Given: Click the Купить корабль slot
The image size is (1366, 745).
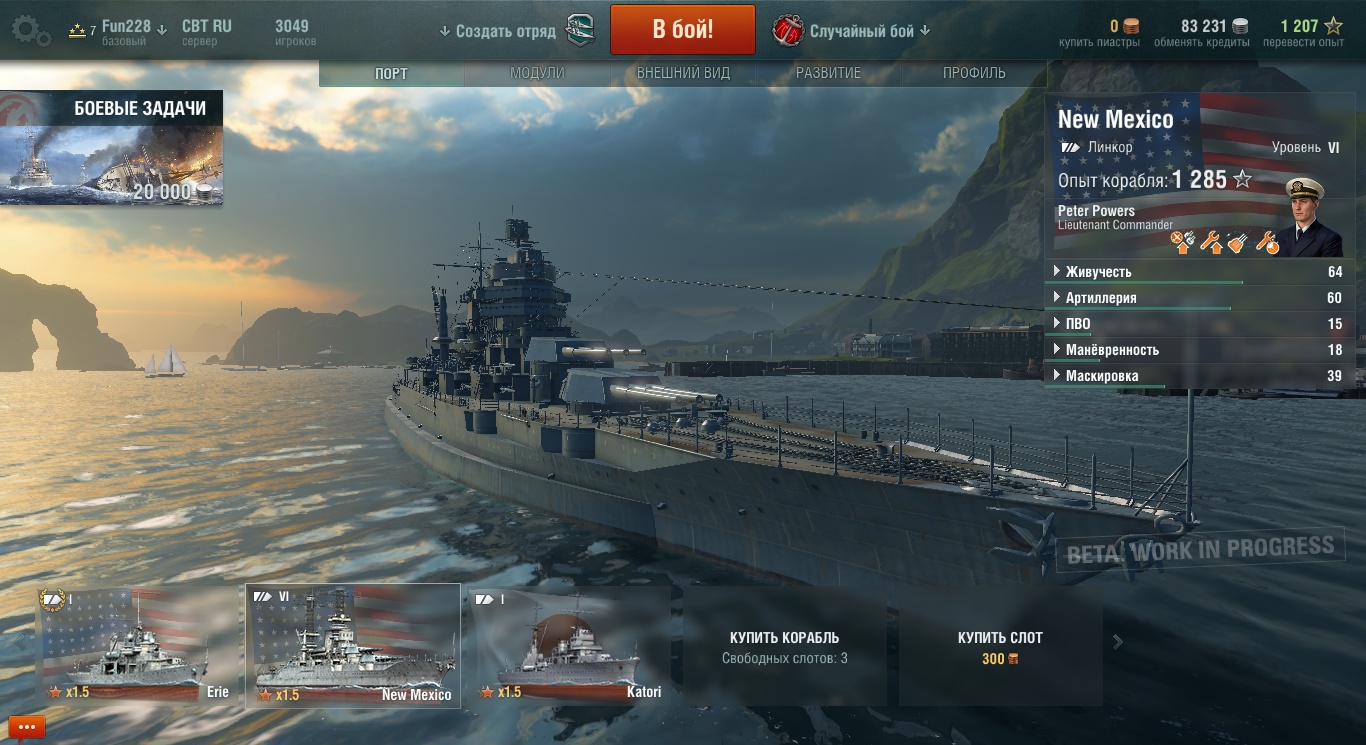Looking at the screenshot, I should pos(784,647).
